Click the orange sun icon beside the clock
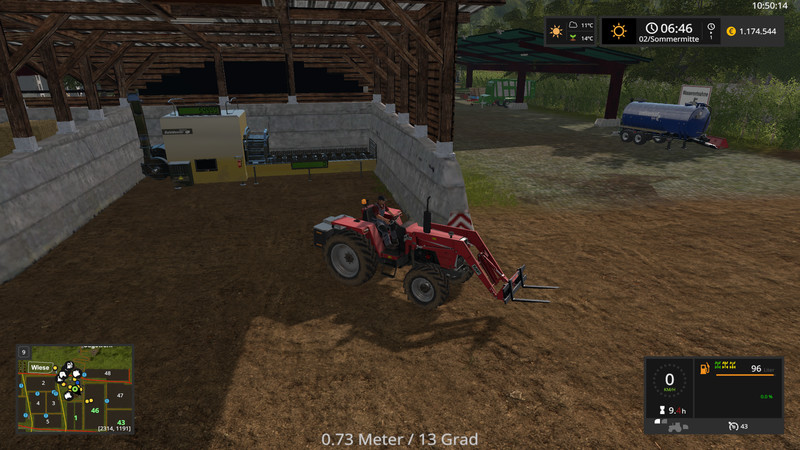The image size is (800, 450). point(618,31)
